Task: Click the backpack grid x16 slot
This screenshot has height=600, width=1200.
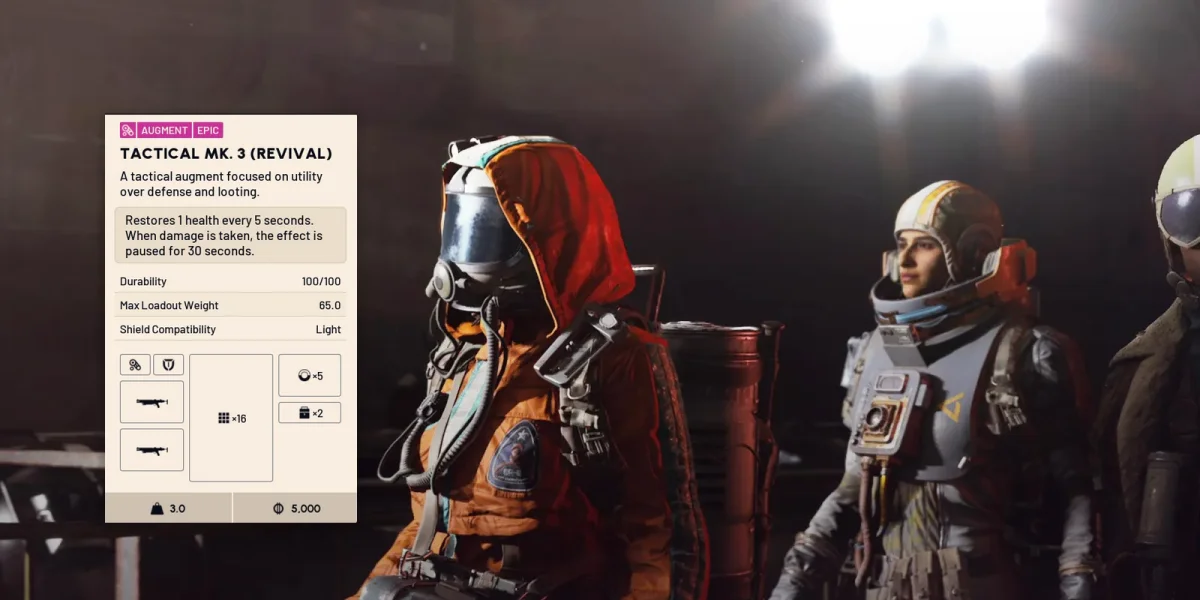Action: pyautogui.click(x=231, y=418)
